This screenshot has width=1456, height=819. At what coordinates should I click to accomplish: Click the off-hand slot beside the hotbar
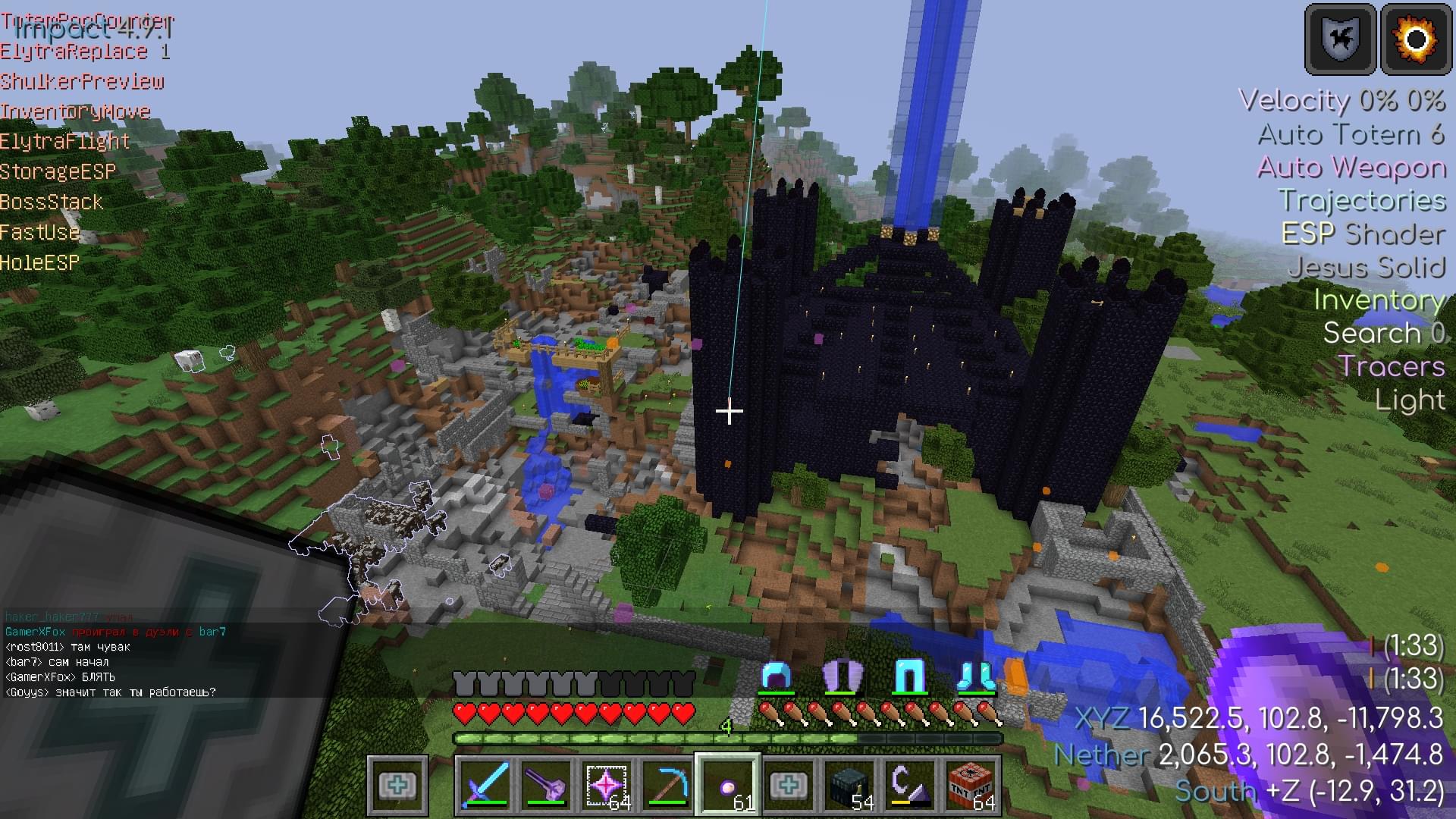(397, 784)
